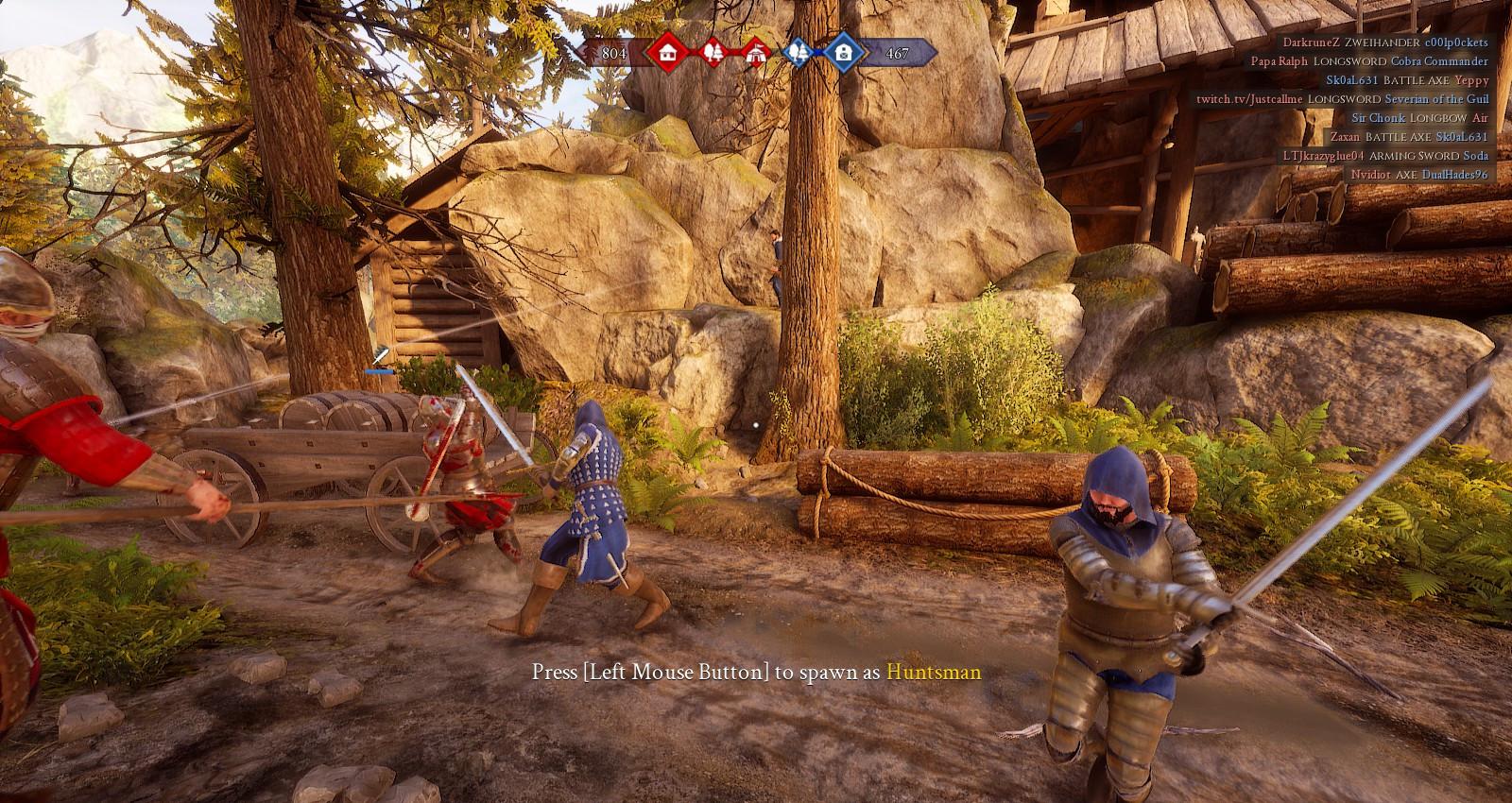Select the blue forest objective marker
Image resolution: width=1512 pixels, height=803 pixels.
click(x=799, y=53)
